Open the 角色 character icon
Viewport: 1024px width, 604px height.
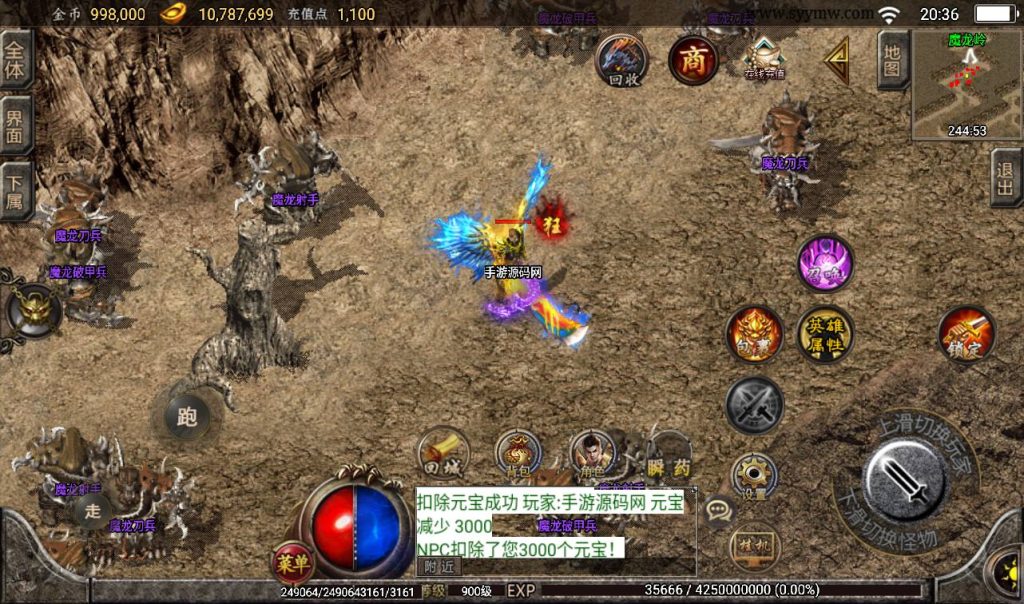coord(594,455)
